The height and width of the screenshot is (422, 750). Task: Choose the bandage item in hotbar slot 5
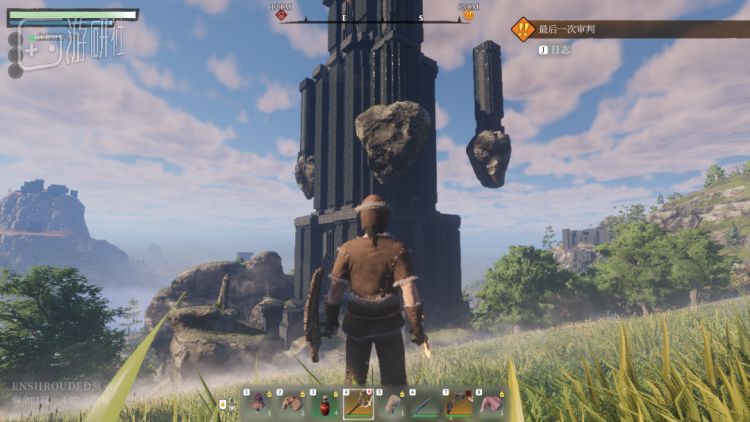click(392, 404)
